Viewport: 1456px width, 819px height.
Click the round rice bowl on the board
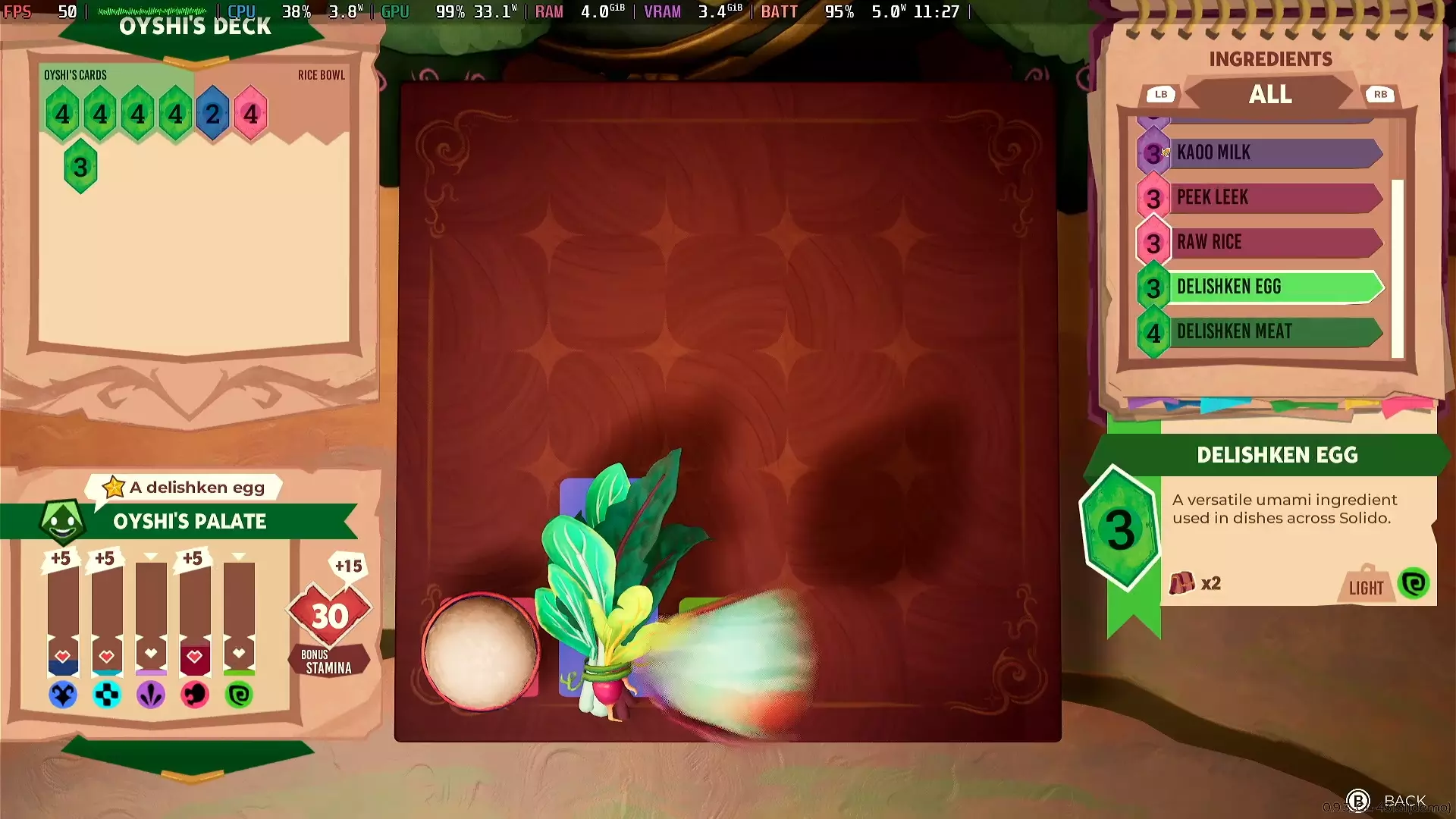click(480, 652)
